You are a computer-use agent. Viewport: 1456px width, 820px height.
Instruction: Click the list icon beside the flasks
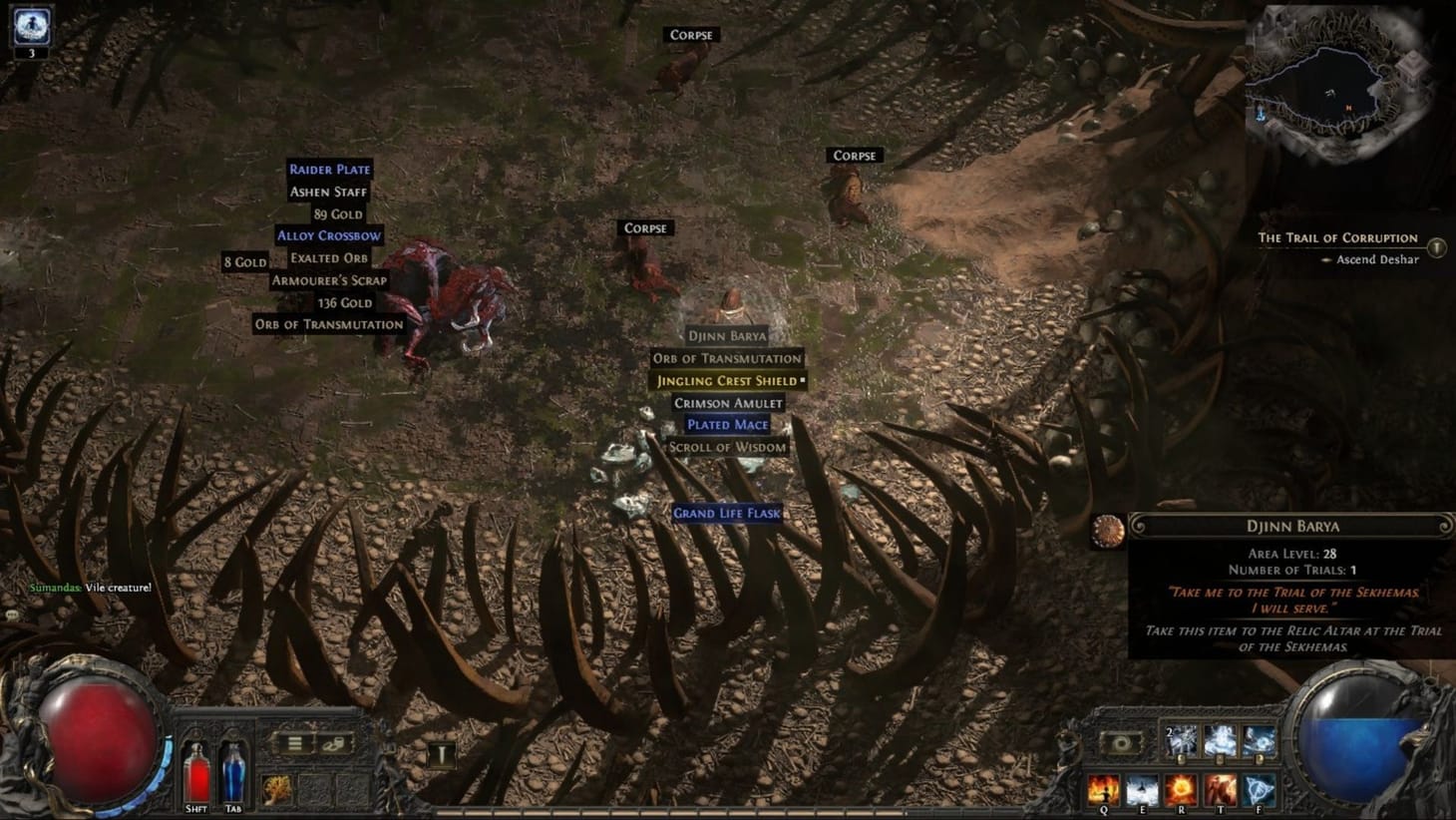point(294,742)
